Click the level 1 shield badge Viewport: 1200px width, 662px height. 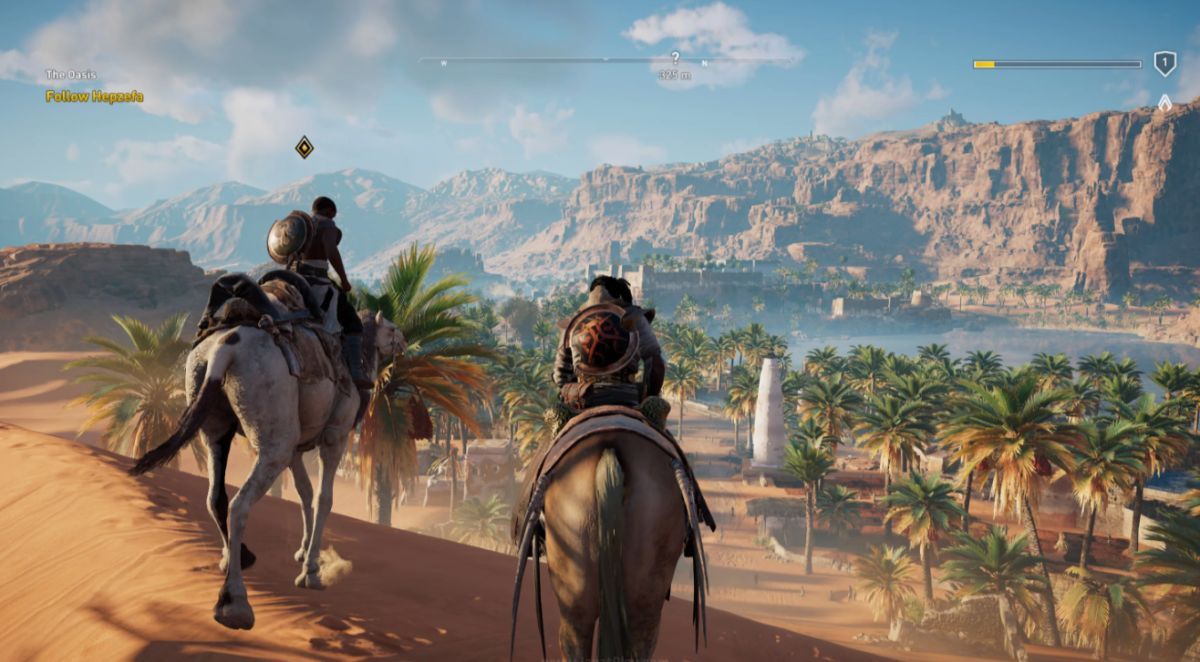click(1164, 64)
